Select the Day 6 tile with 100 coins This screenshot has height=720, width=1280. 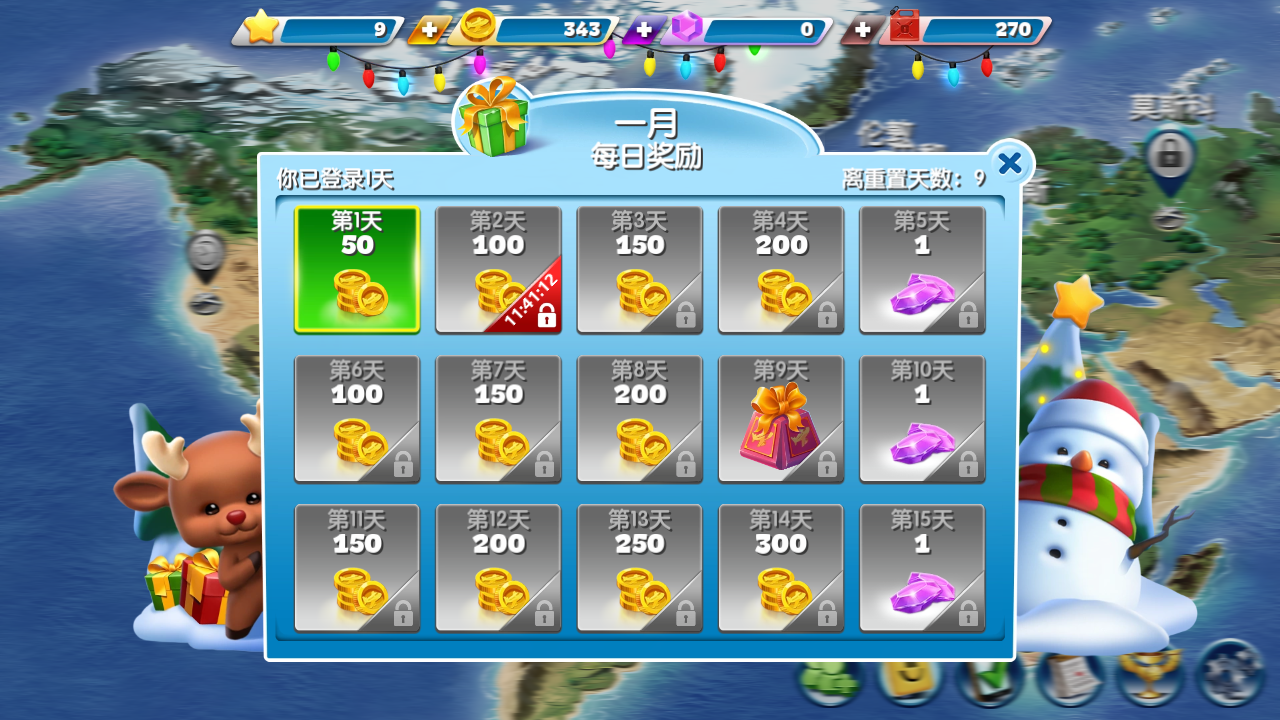click(357, 419)
